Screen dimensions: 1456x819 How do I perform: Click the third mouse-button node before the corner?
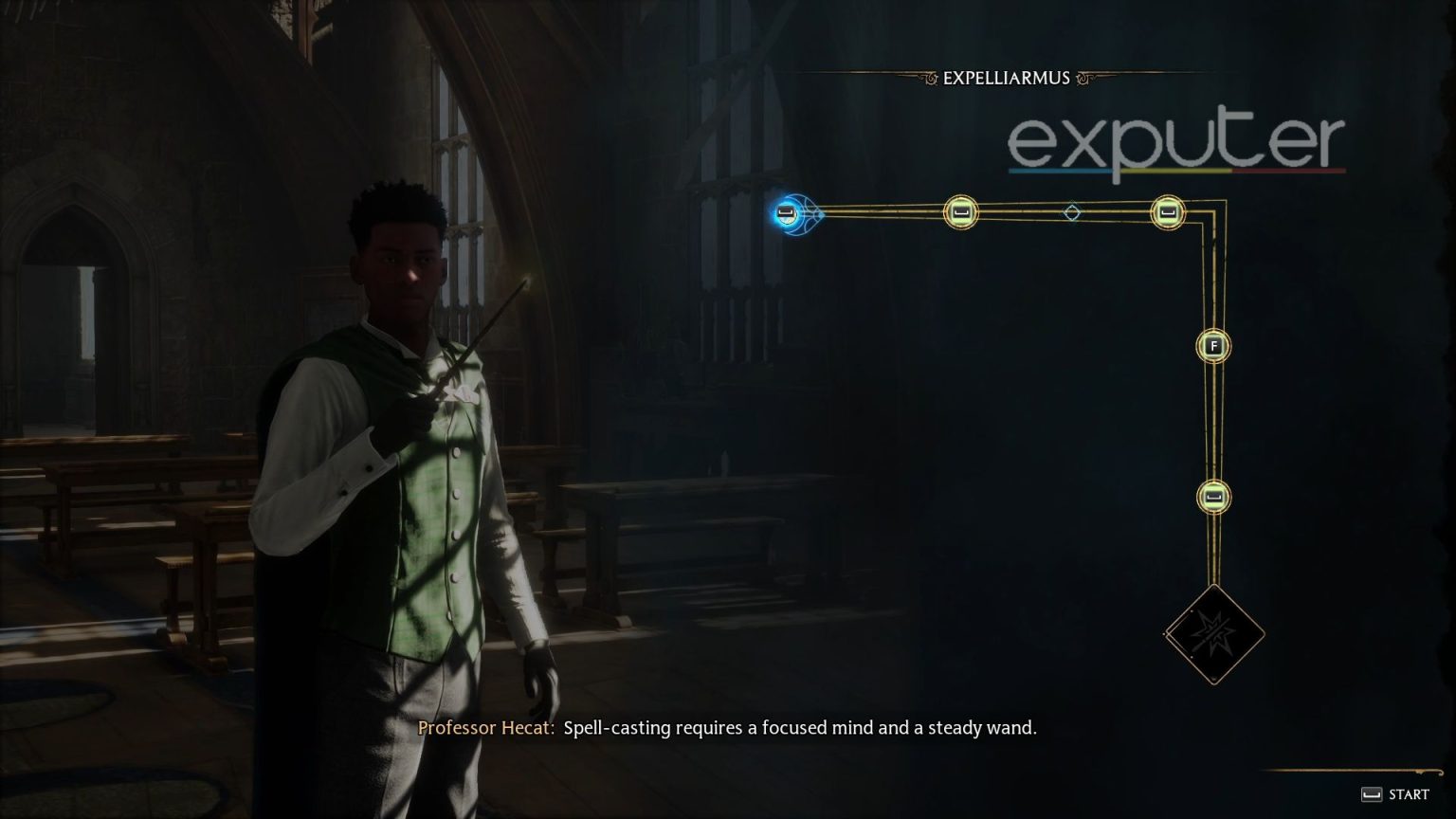1168,212
